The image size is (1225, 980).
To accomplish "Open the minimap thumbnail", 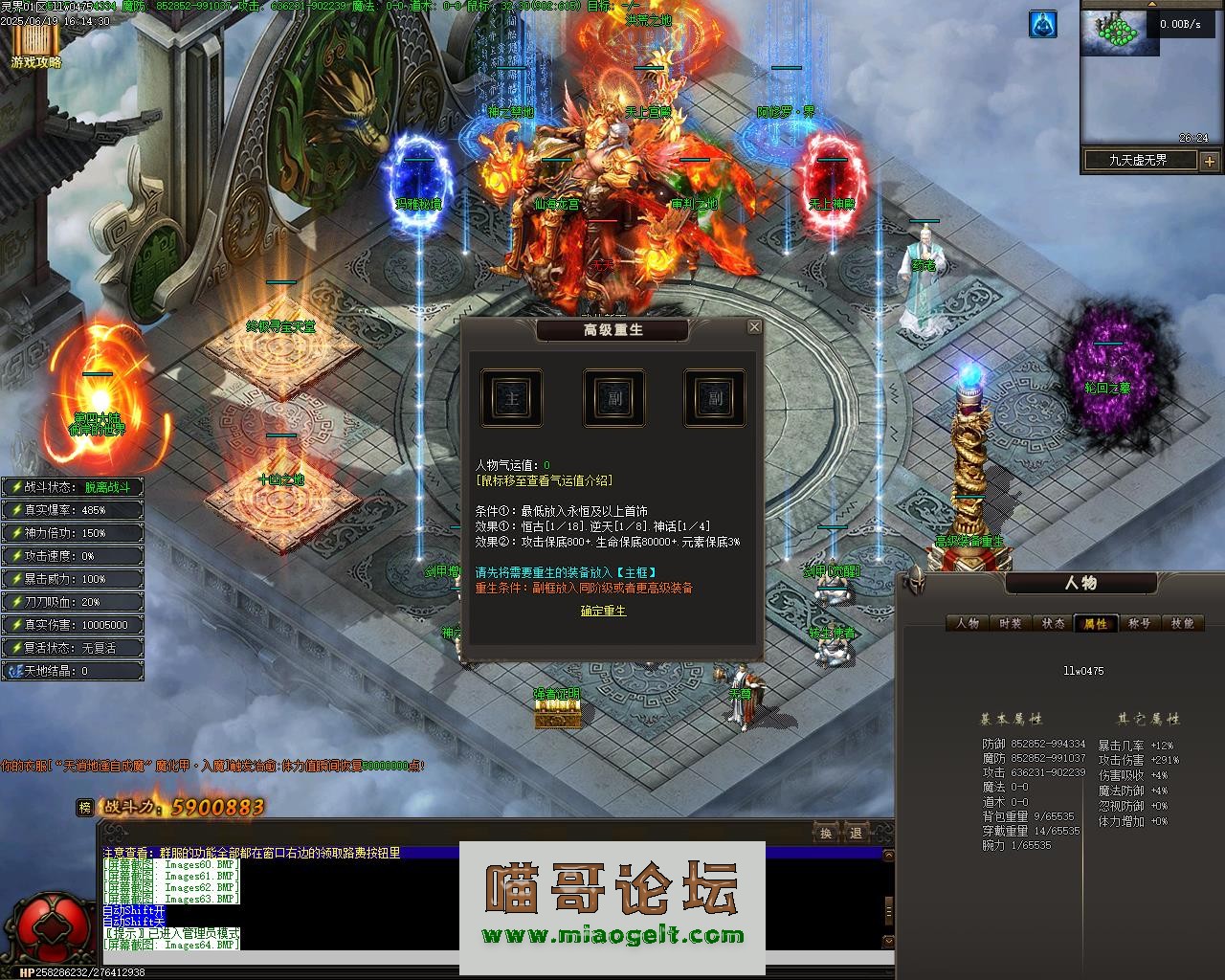I will coord(1112,32).
